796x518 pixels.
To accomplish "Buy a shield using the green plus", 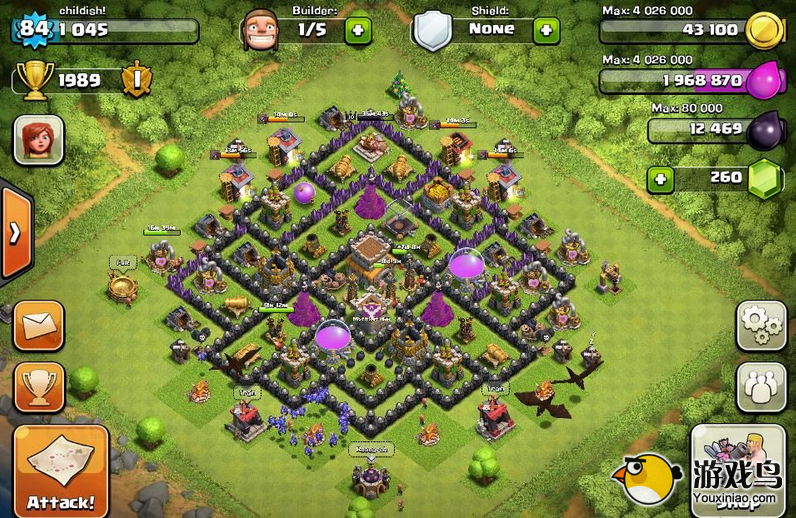I will tap(546, 29).
